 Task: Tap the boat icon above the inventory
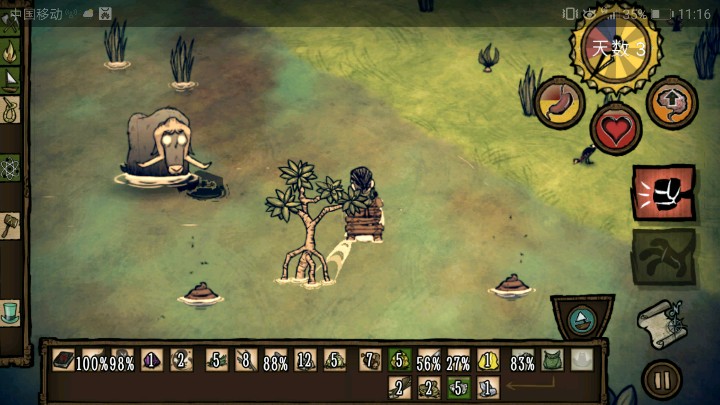(x=584, y=318)
